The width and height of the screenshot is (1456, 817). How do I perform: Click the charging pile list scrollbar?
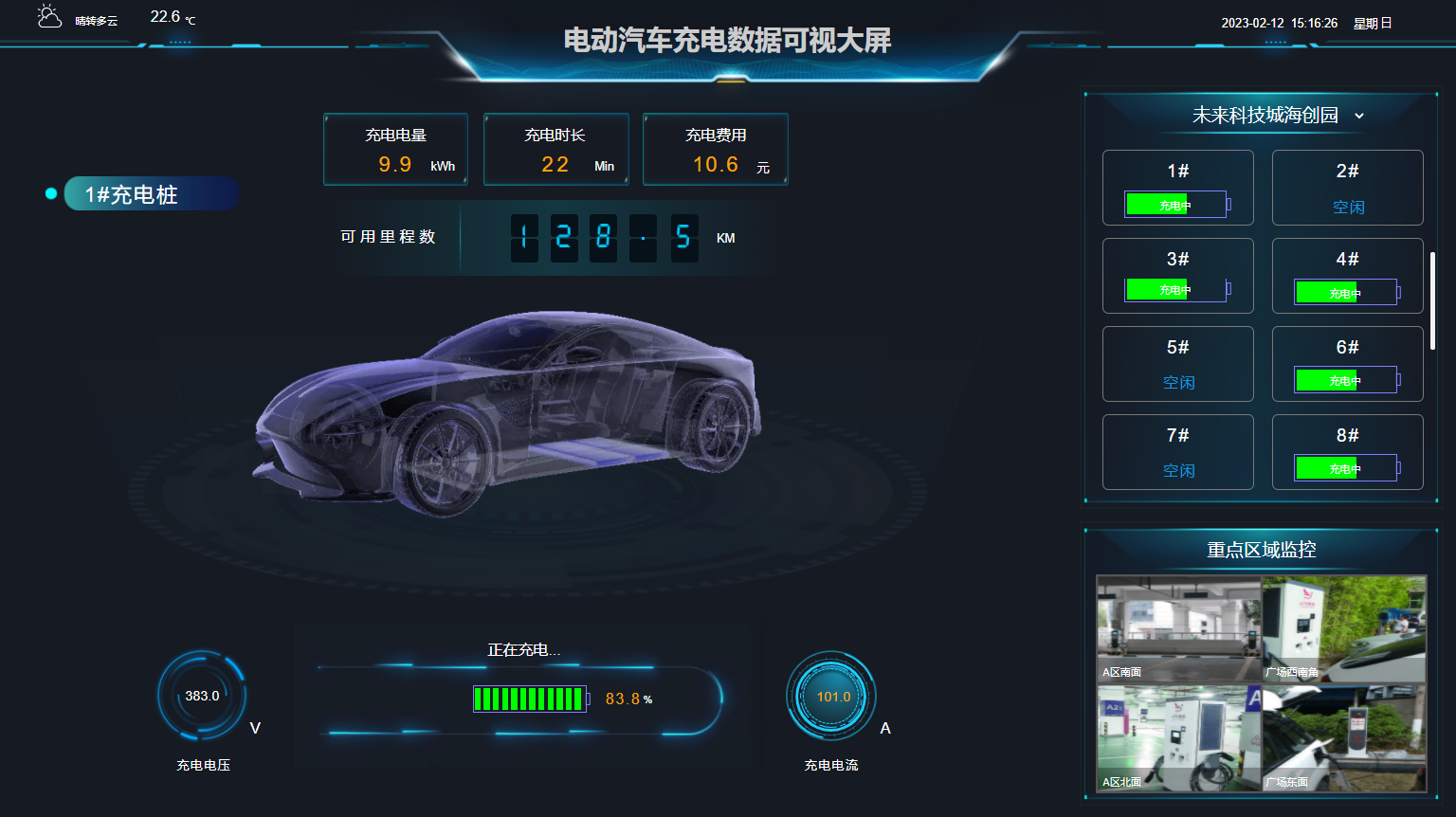1432,301
